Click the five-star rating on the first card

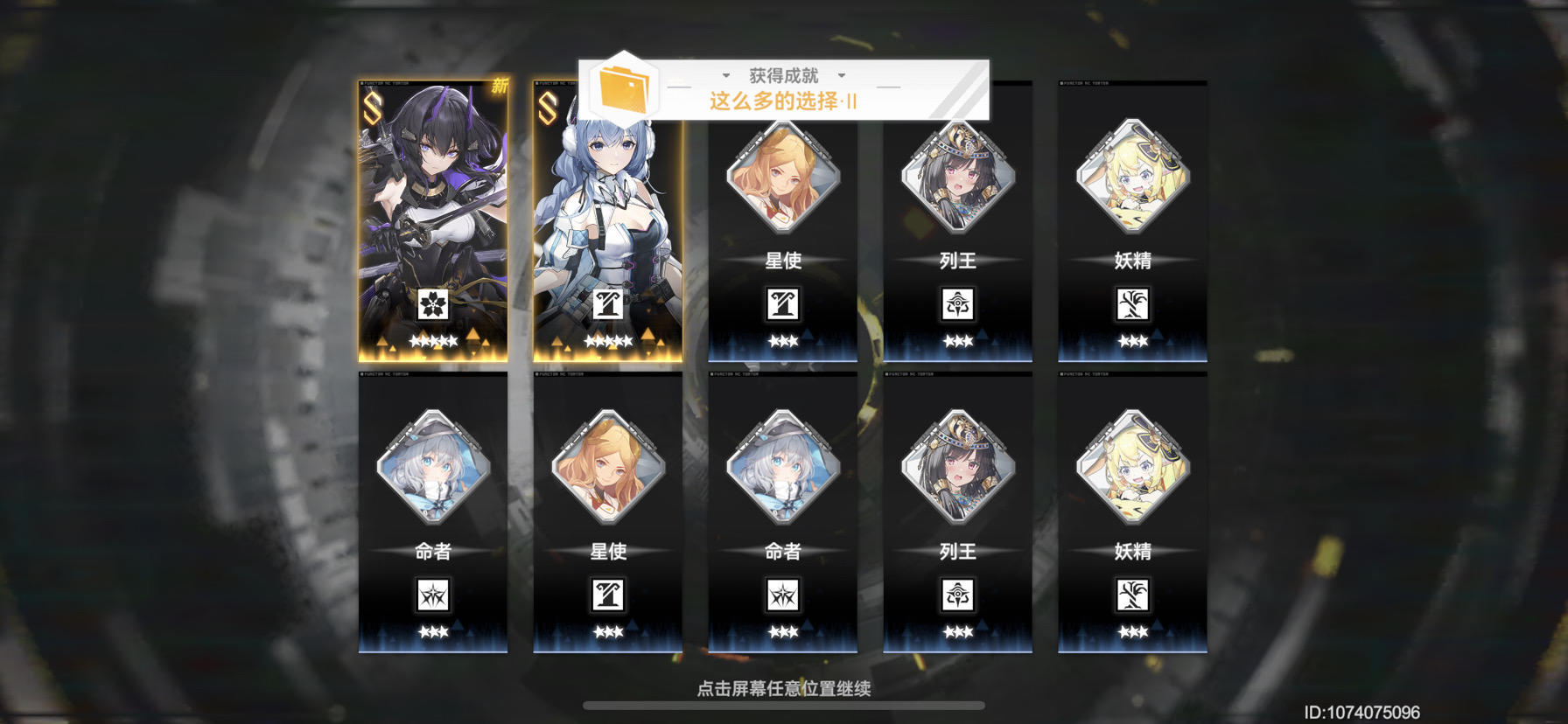click(x=432, y=341)
